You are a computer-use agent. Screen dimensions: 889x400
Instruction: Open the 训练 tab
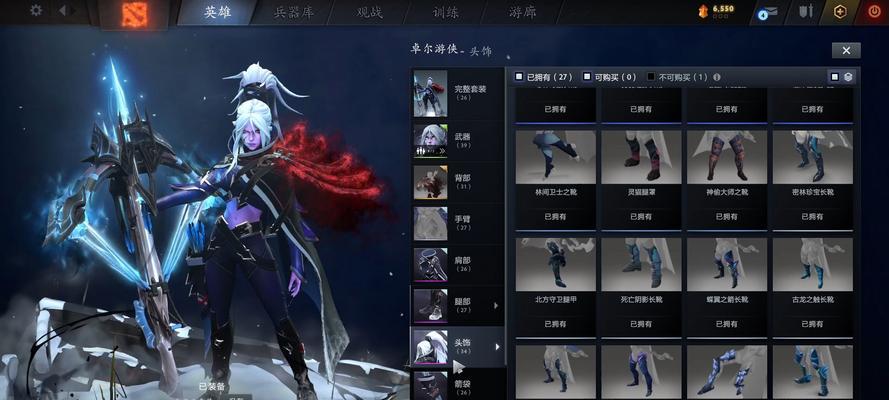pyautogui.click(x=444, y=12)
